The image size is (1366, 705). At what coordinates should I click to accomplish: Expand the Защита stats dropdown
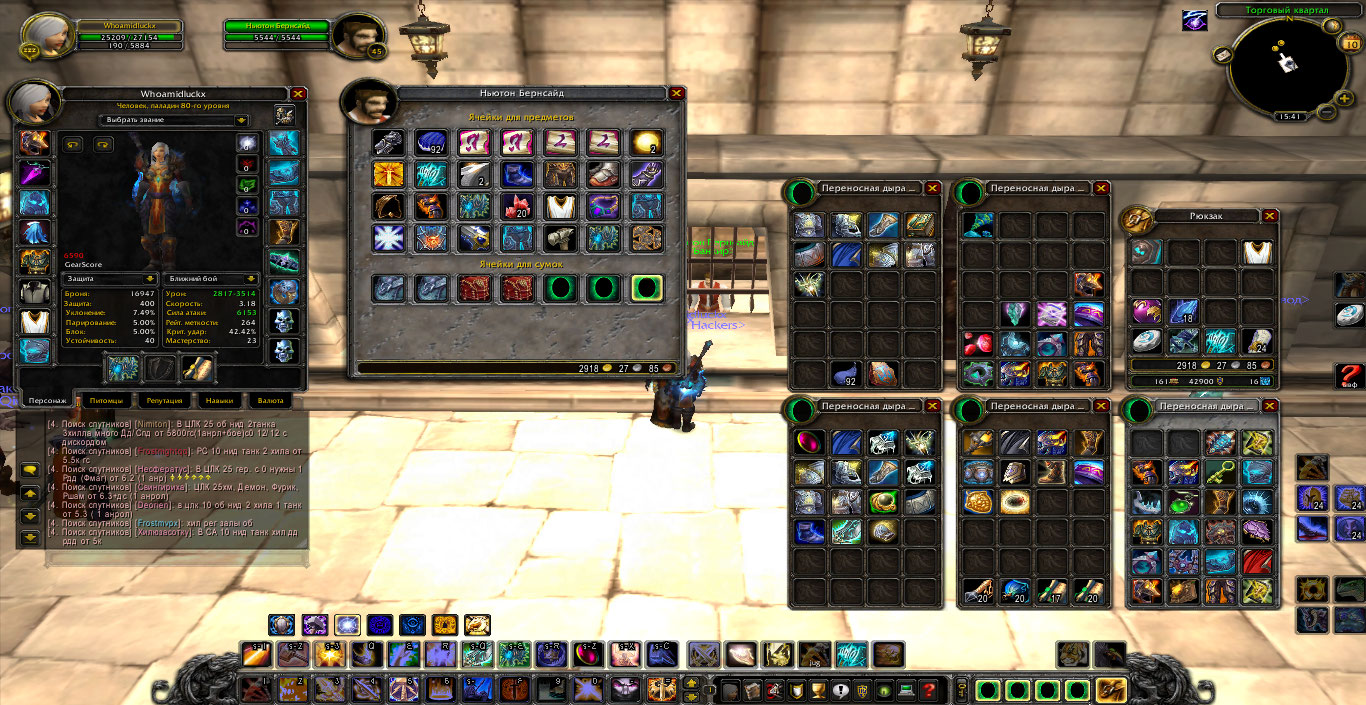150,279
